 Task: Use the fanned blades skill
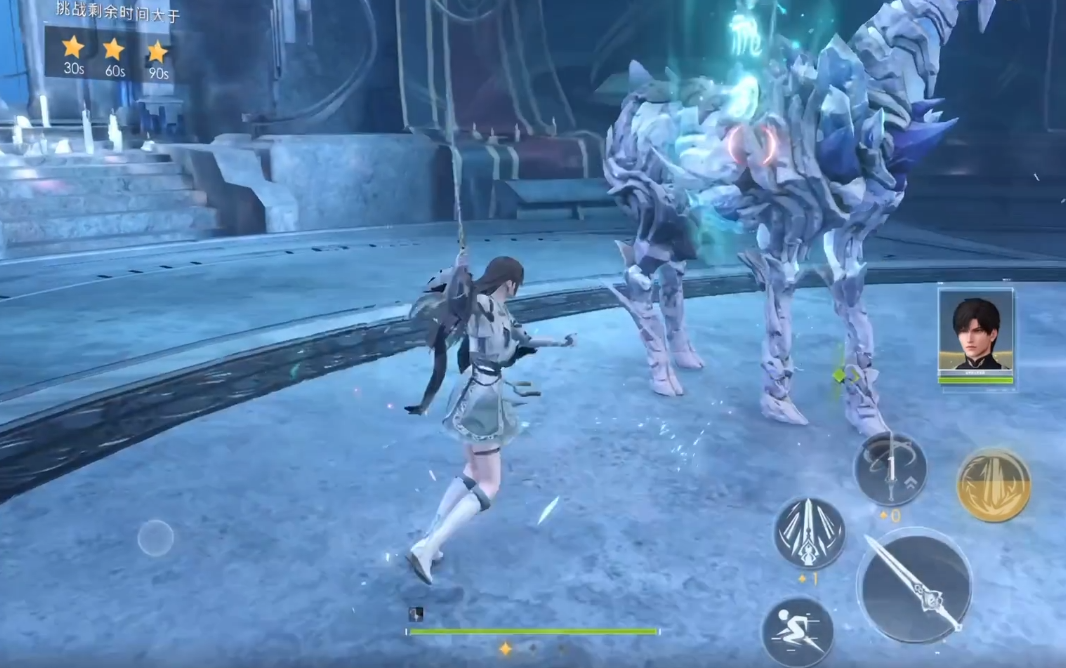[809, 533]
